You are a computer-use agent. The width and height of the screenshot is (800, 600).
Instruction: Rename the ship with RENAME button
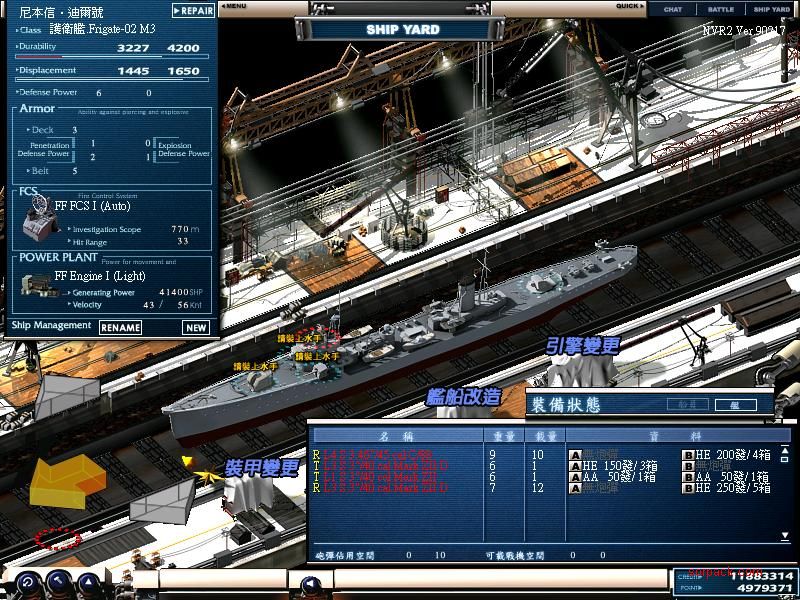[x=120, y=327]
